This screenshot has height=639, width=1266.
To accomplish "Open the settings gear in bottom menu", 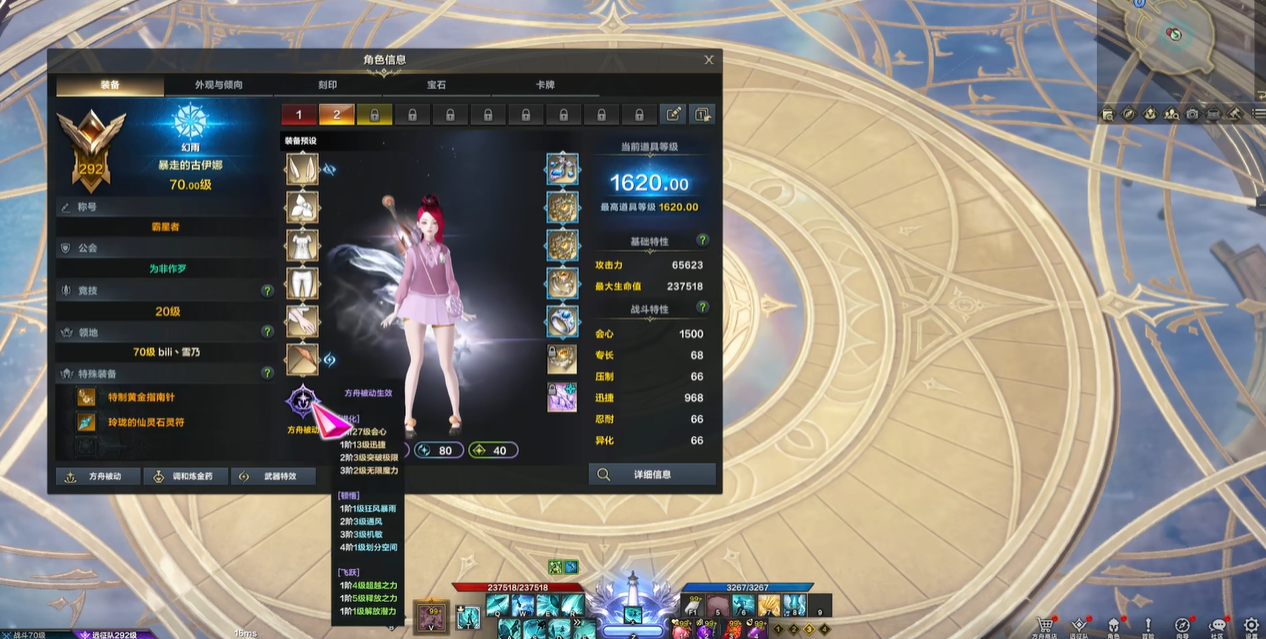I will click(1250, 625).
